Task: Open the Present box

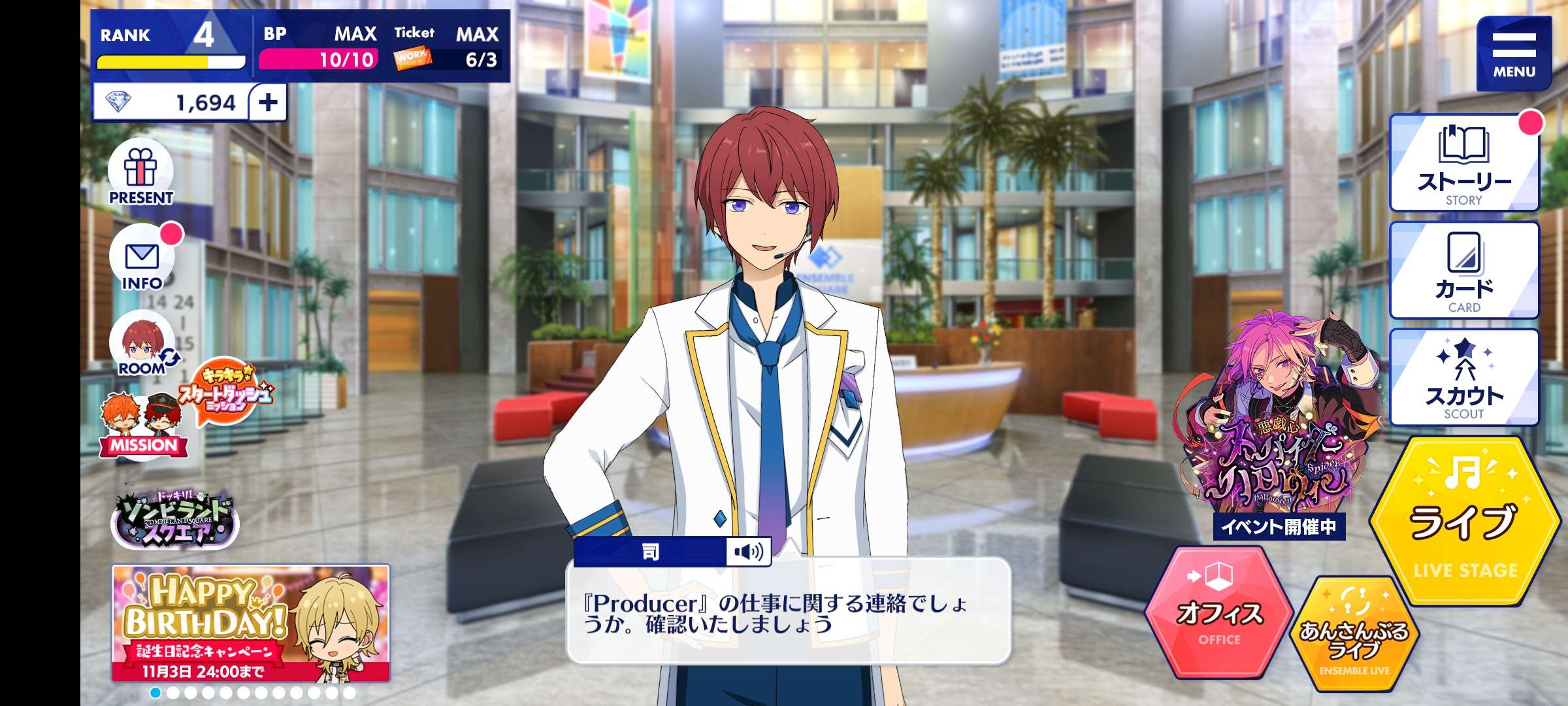Action: pyautogui.click(x=141, y=173)
